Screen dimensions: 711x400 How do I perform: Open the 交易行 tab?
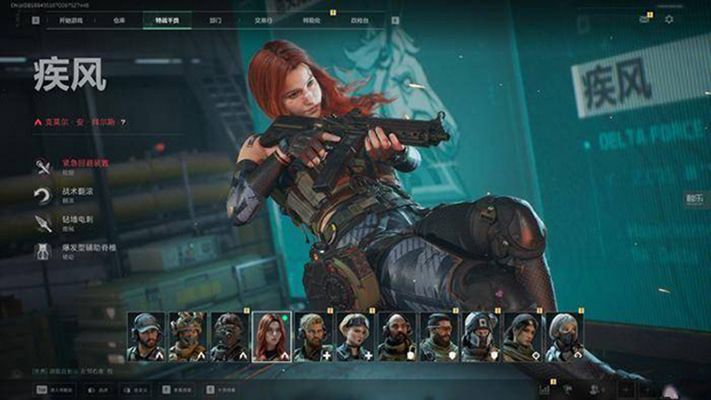click(265, 19)
